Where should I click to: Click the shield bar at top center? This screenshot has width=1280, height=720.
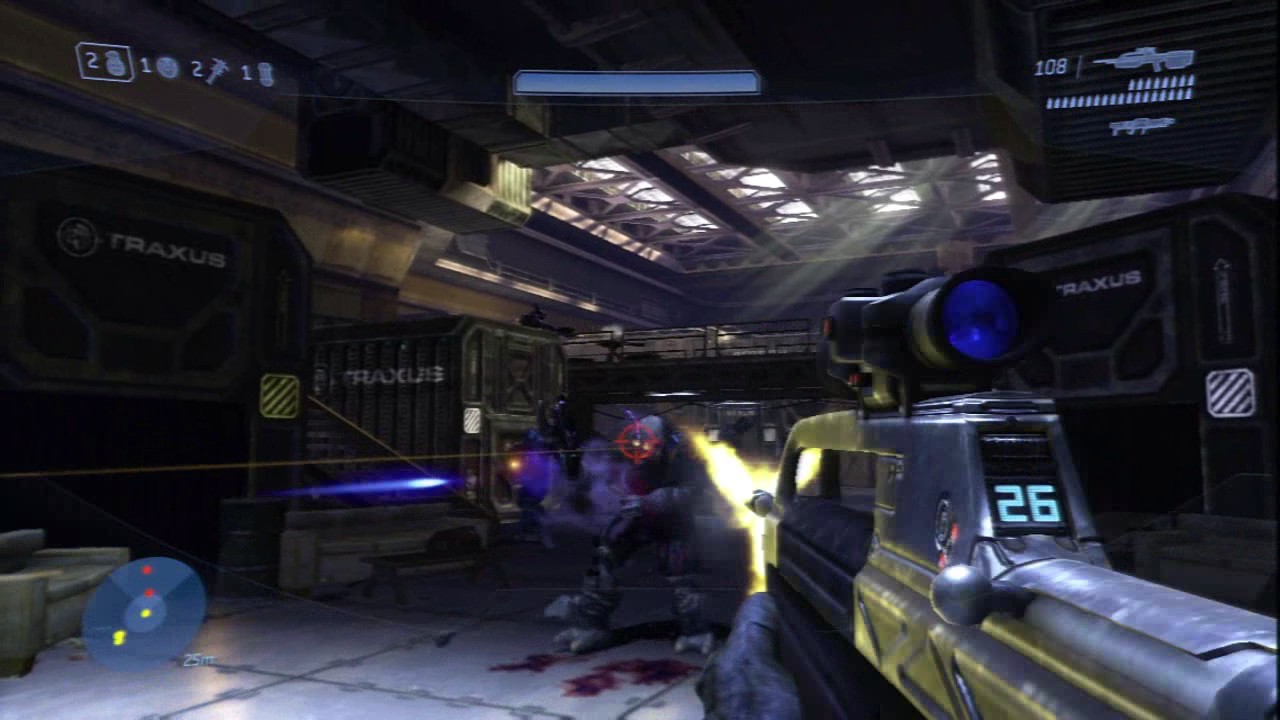638,80
